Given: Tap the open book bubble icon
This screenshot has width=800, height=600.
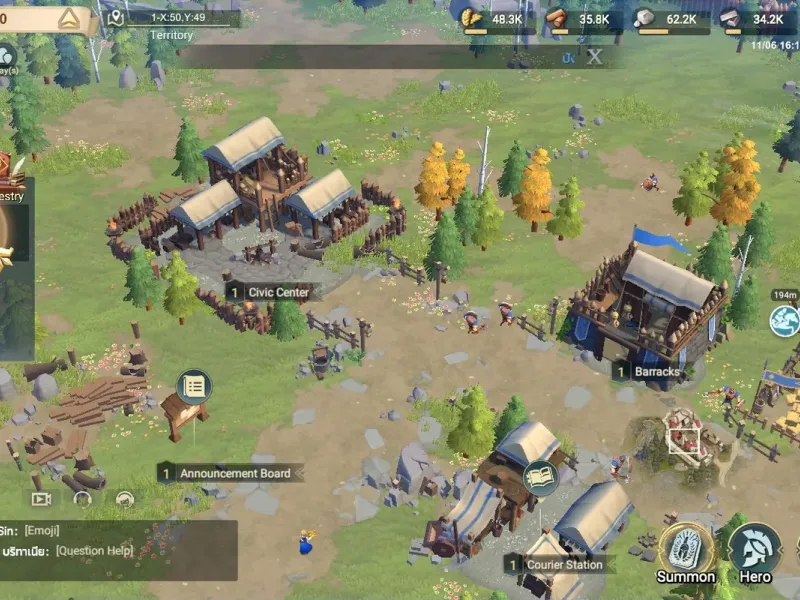Looking at the screenshot, I should tap(540, 477).
